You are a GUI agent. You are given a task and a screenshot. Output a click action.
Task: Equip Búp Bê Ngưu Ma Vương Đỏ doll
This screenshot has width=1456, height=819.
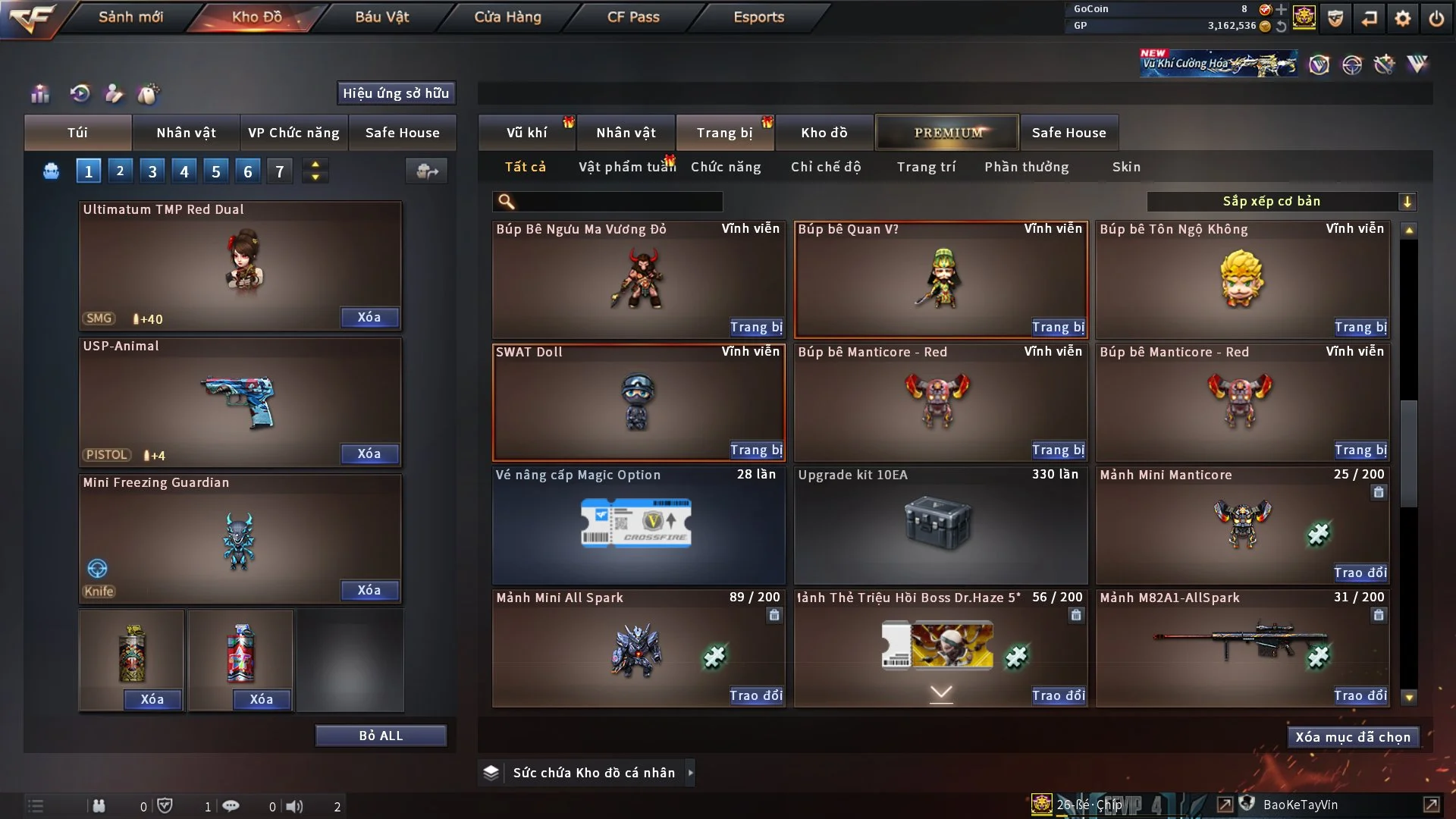click(x=756, y=327)
